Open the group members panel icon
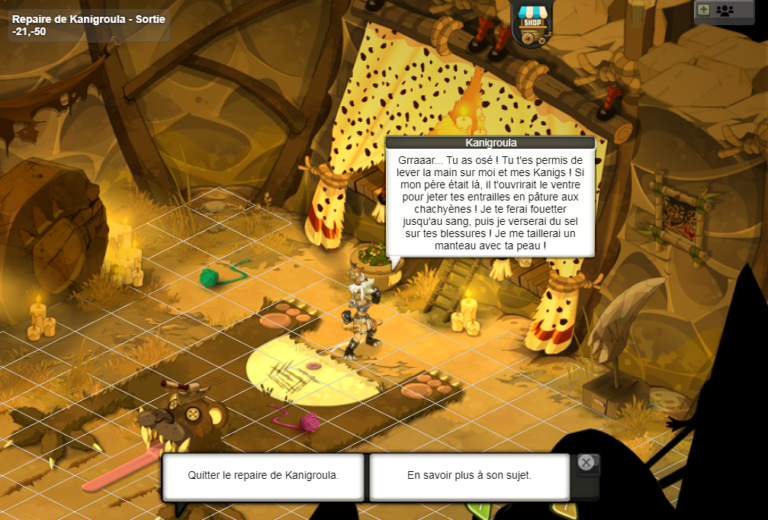 coord(725,10)
